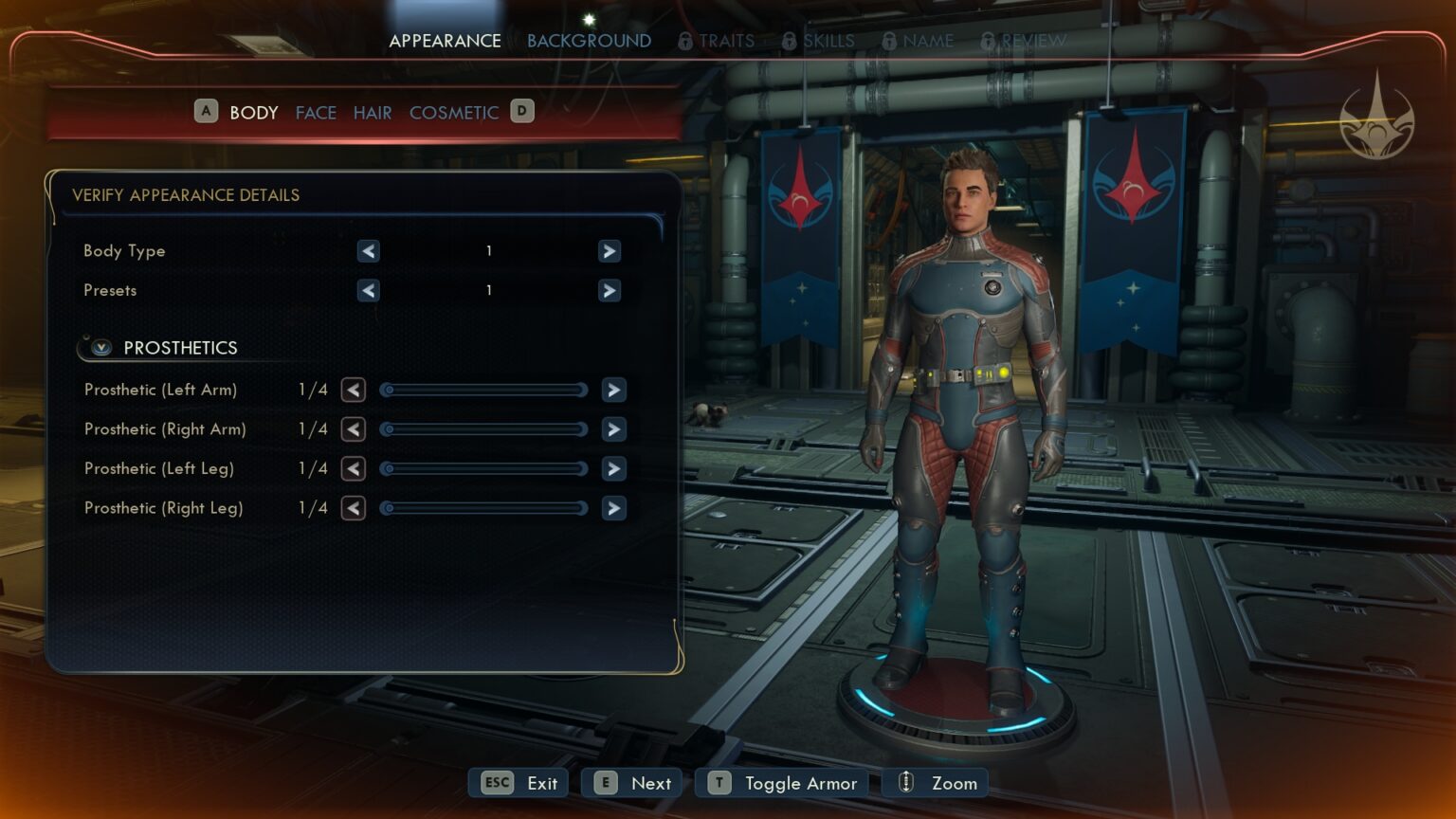Choose previous Presets option
The width and height of the screenshot is (1456, 819).
(369, 291)
